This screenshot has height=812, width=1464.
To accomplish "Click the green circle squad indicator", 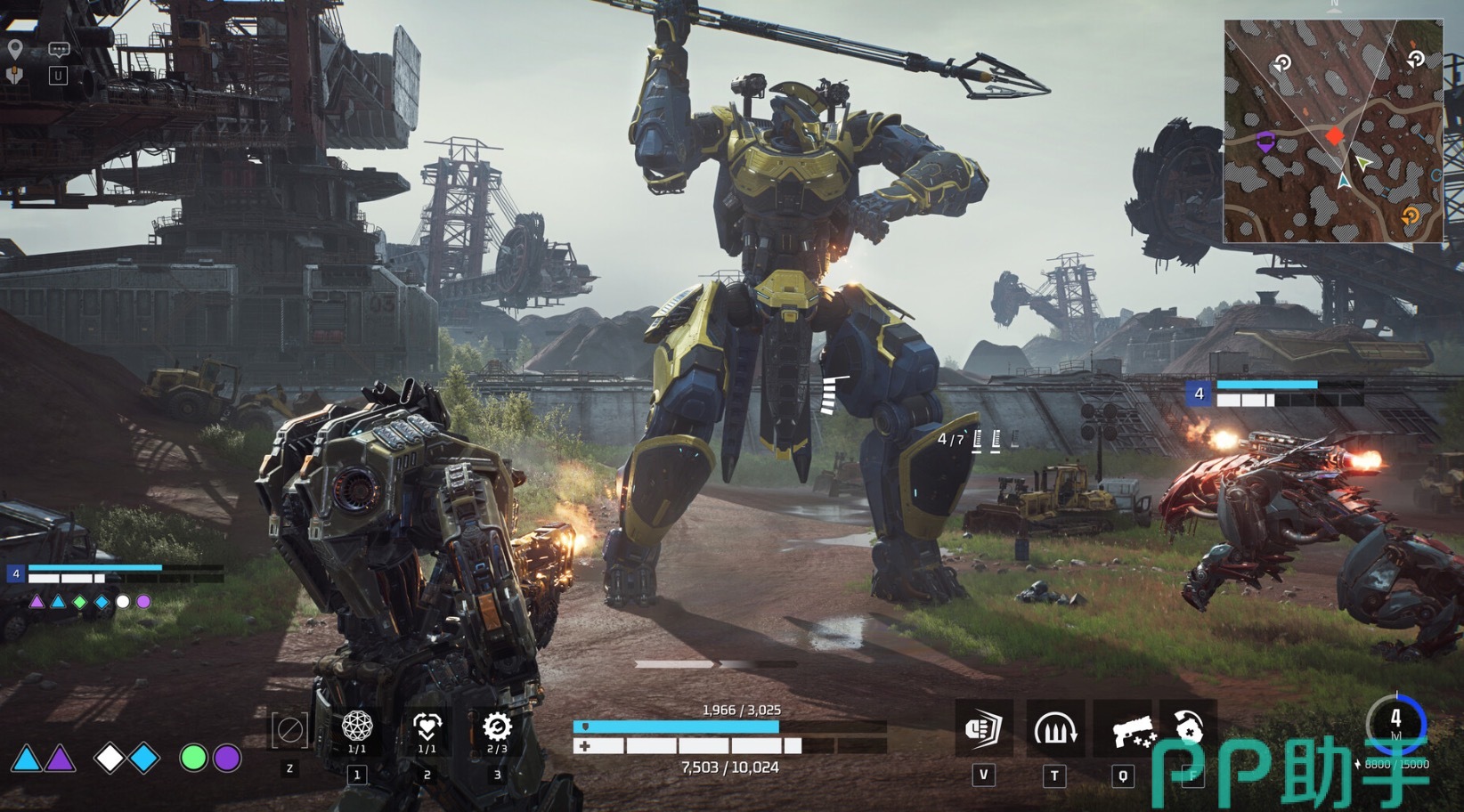I will pos(193,758).
